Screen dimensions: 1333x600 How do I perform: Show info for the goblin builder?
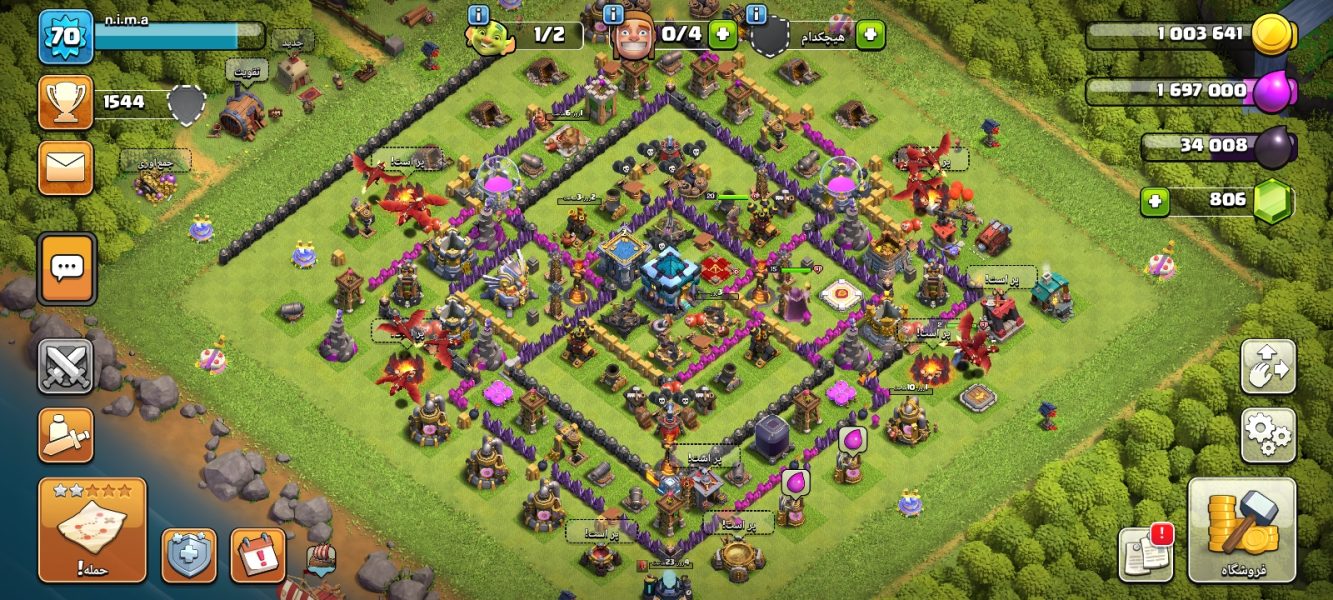(x=478, y=14)
